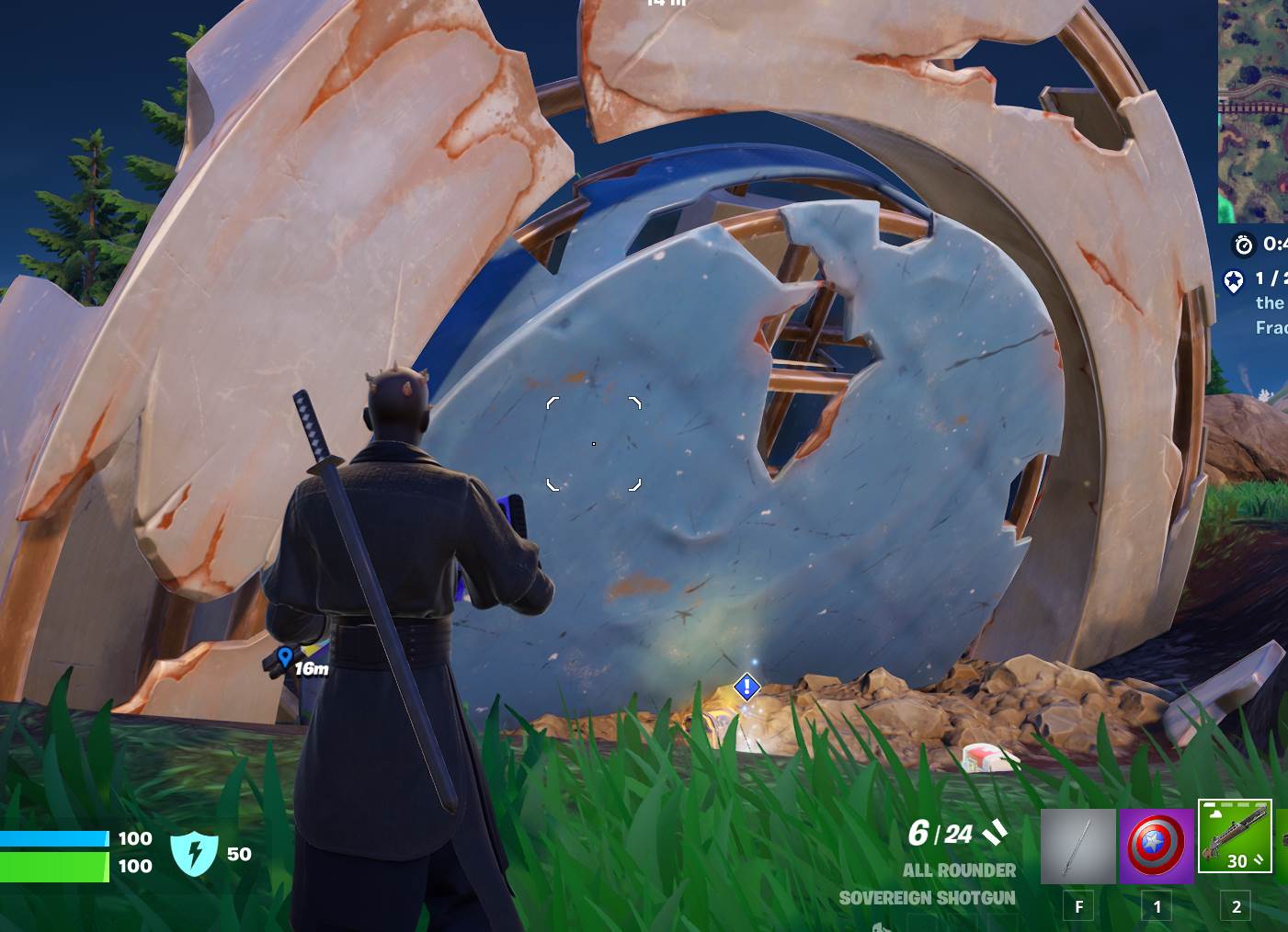Select the blue map pin marker
Viewport: 1288px width, 932px height.
coord(285,656)
